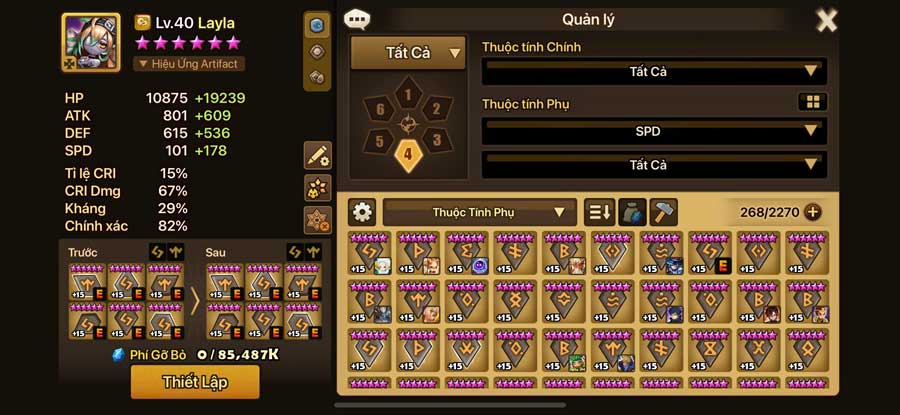
Task: Open the Thuộc tính Chính dropdown
Action: pyautogui.click(x=654, y=72)
